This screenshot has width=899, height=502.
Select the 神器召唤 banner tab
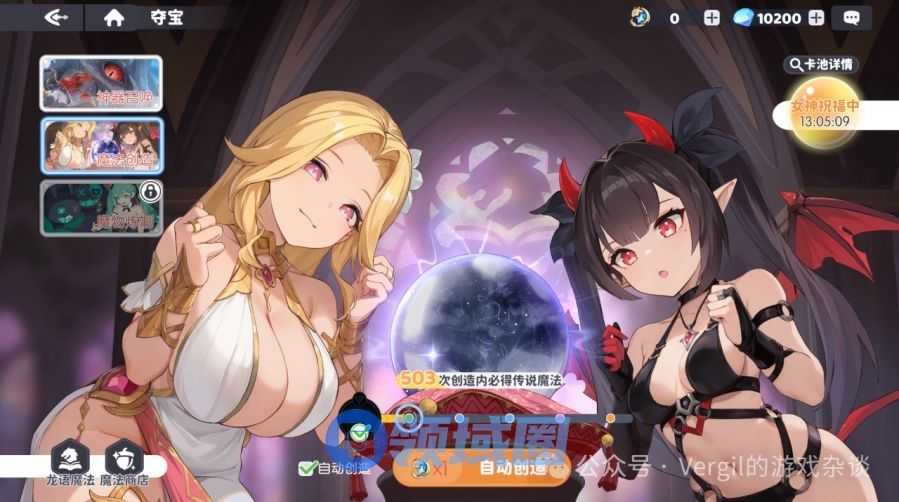point(101,83)
